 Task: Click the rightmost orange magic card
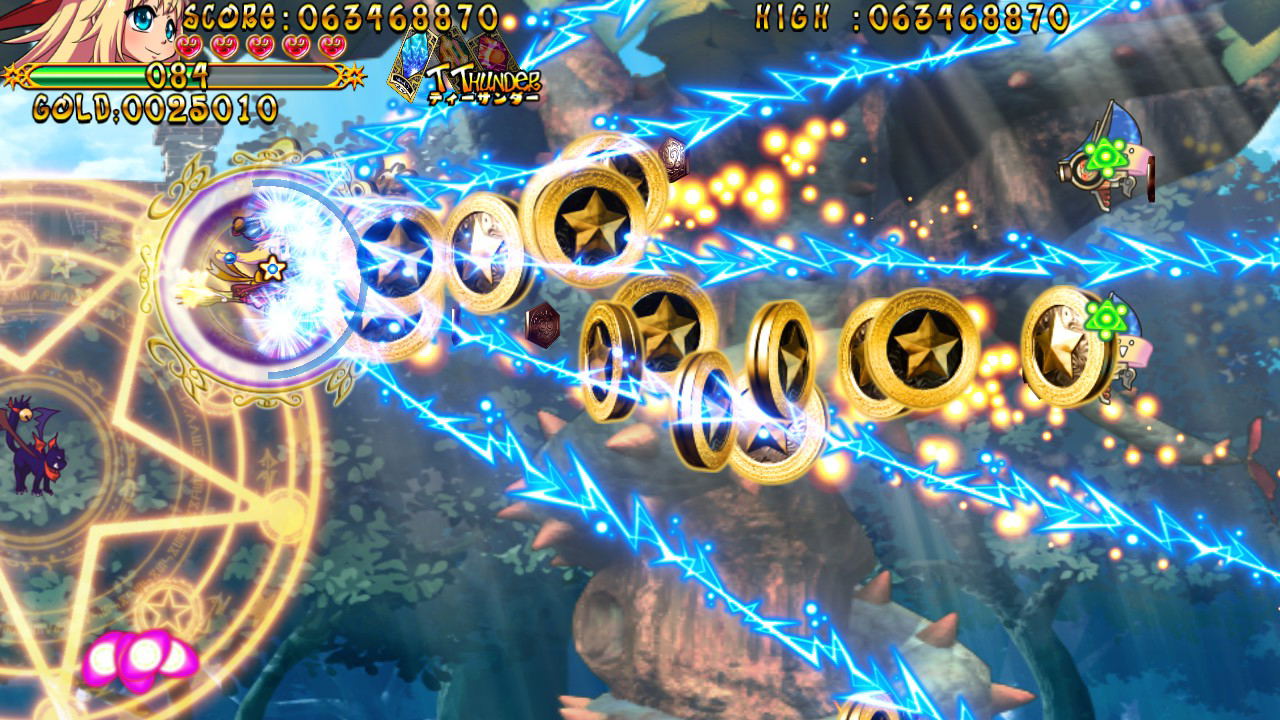click(x=490, y=50)
